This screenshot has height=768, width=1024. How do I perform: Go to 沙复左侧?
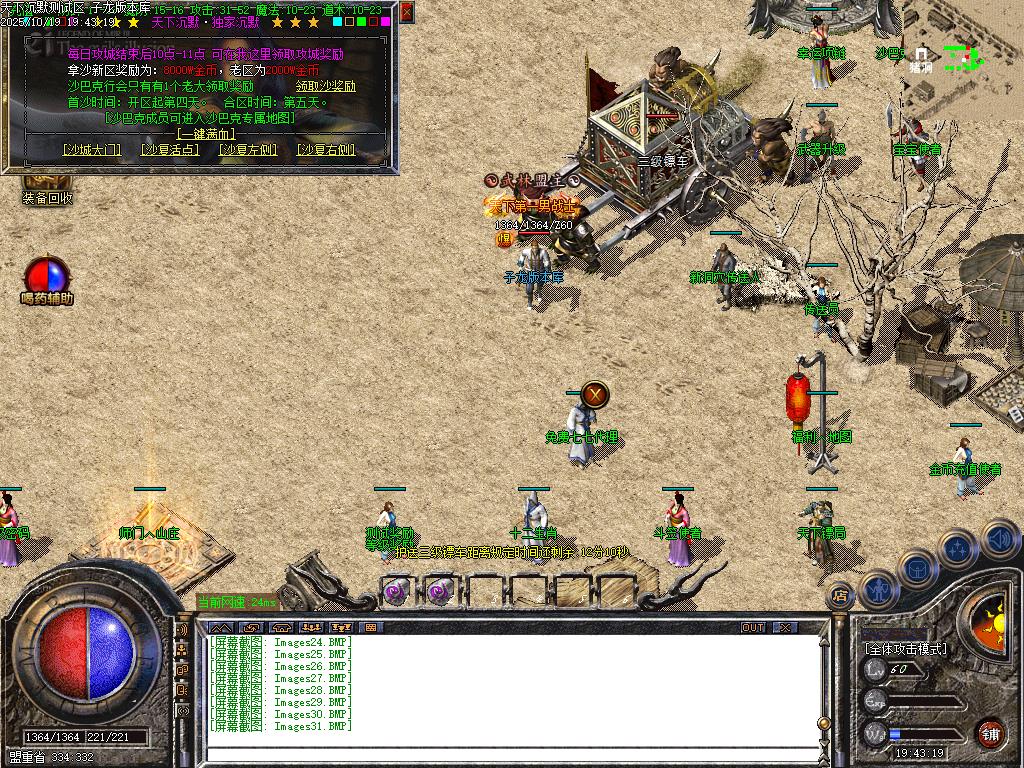pos(248,150)
